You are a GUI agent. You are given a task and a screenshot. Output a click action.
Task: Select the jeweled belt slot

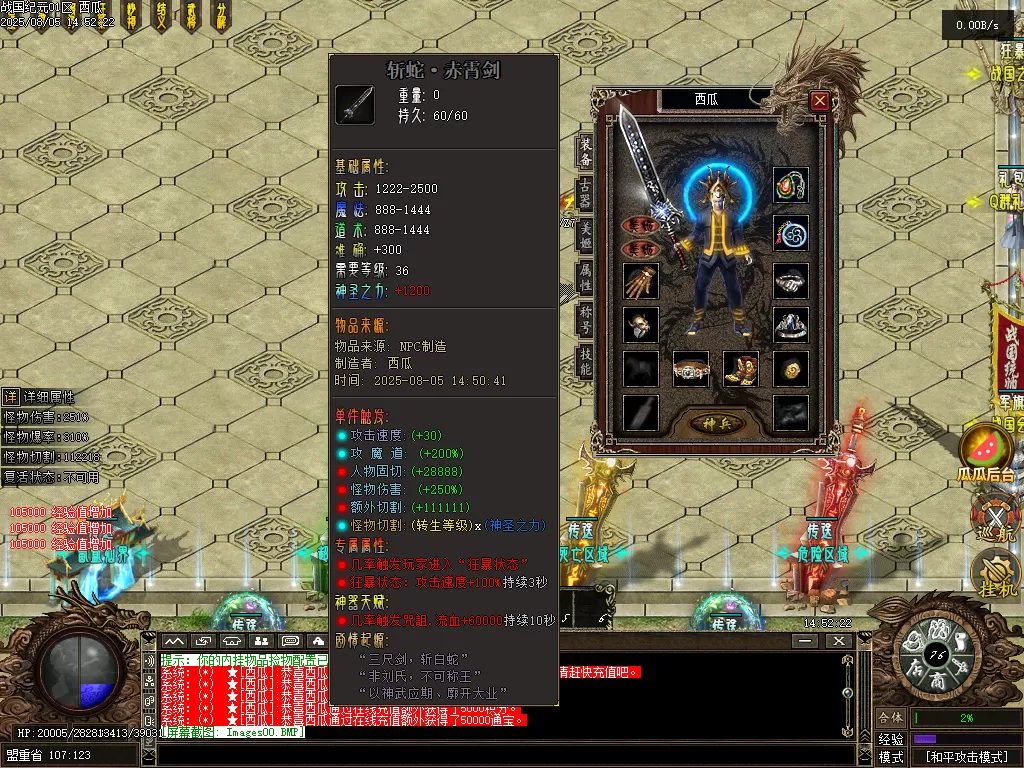691,369
